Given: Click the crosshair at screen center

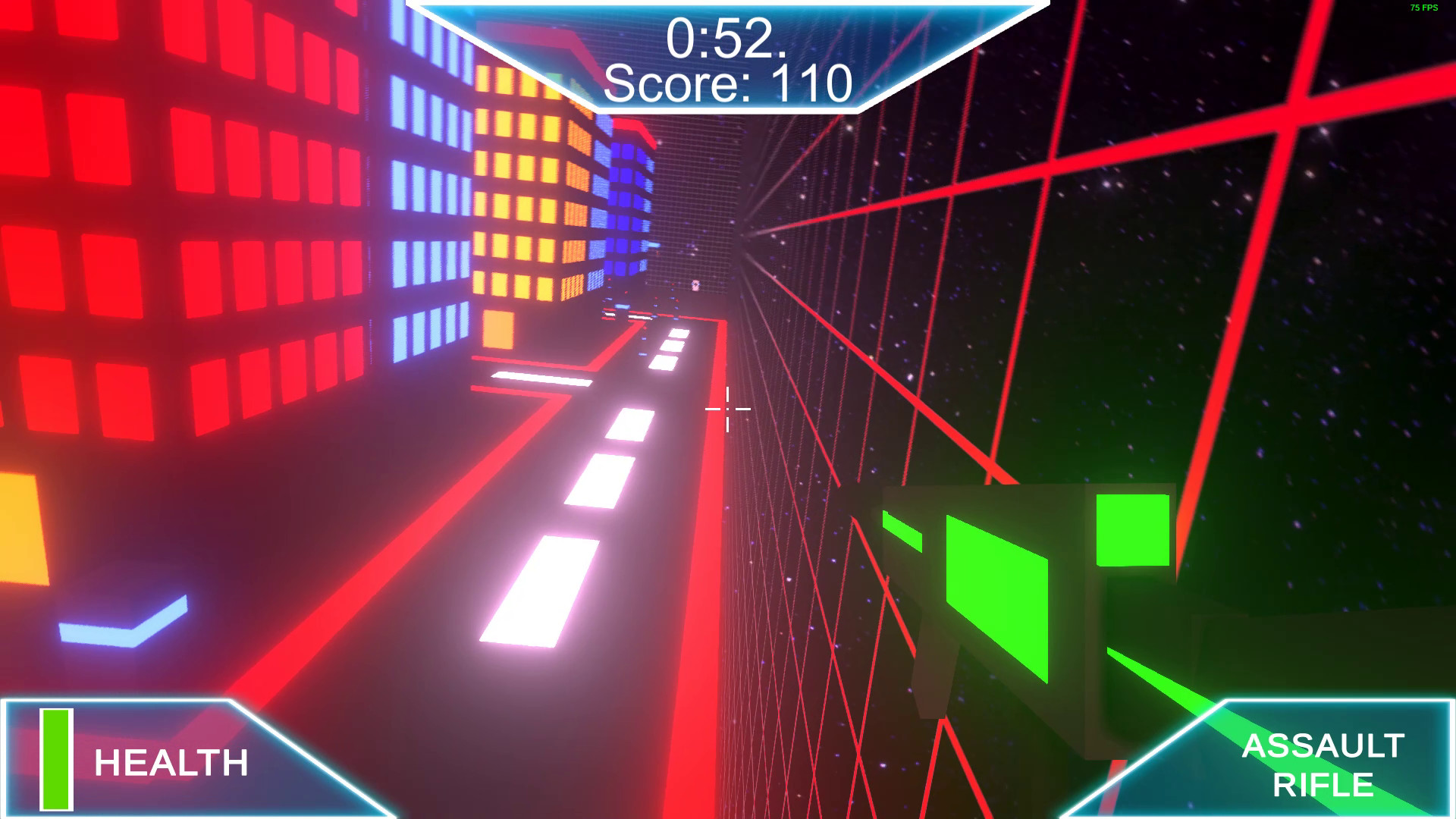Looking at the screenshot, I should pos(726,408).
